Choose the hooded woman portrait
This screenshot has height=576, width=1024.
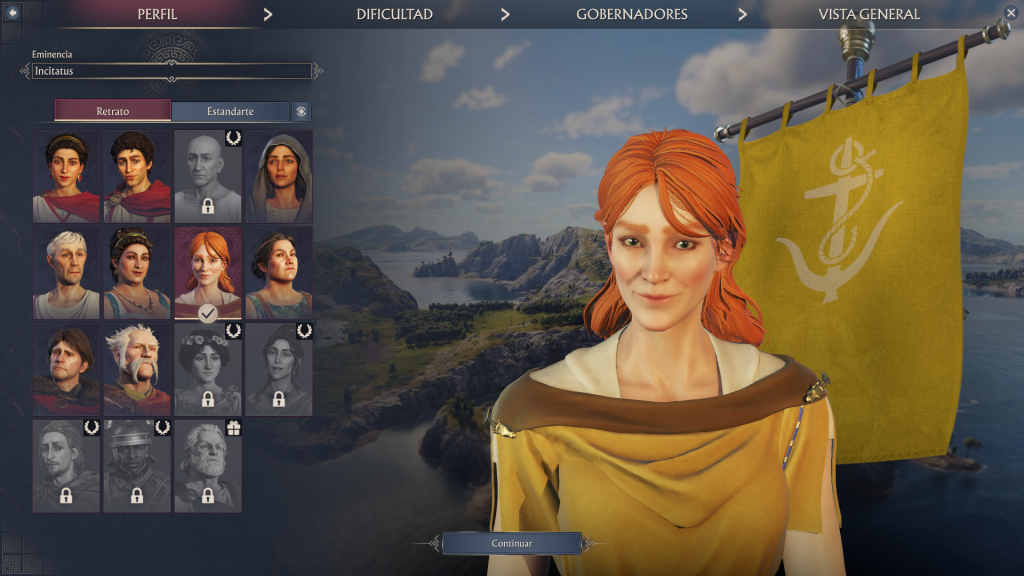click(279, 177)
